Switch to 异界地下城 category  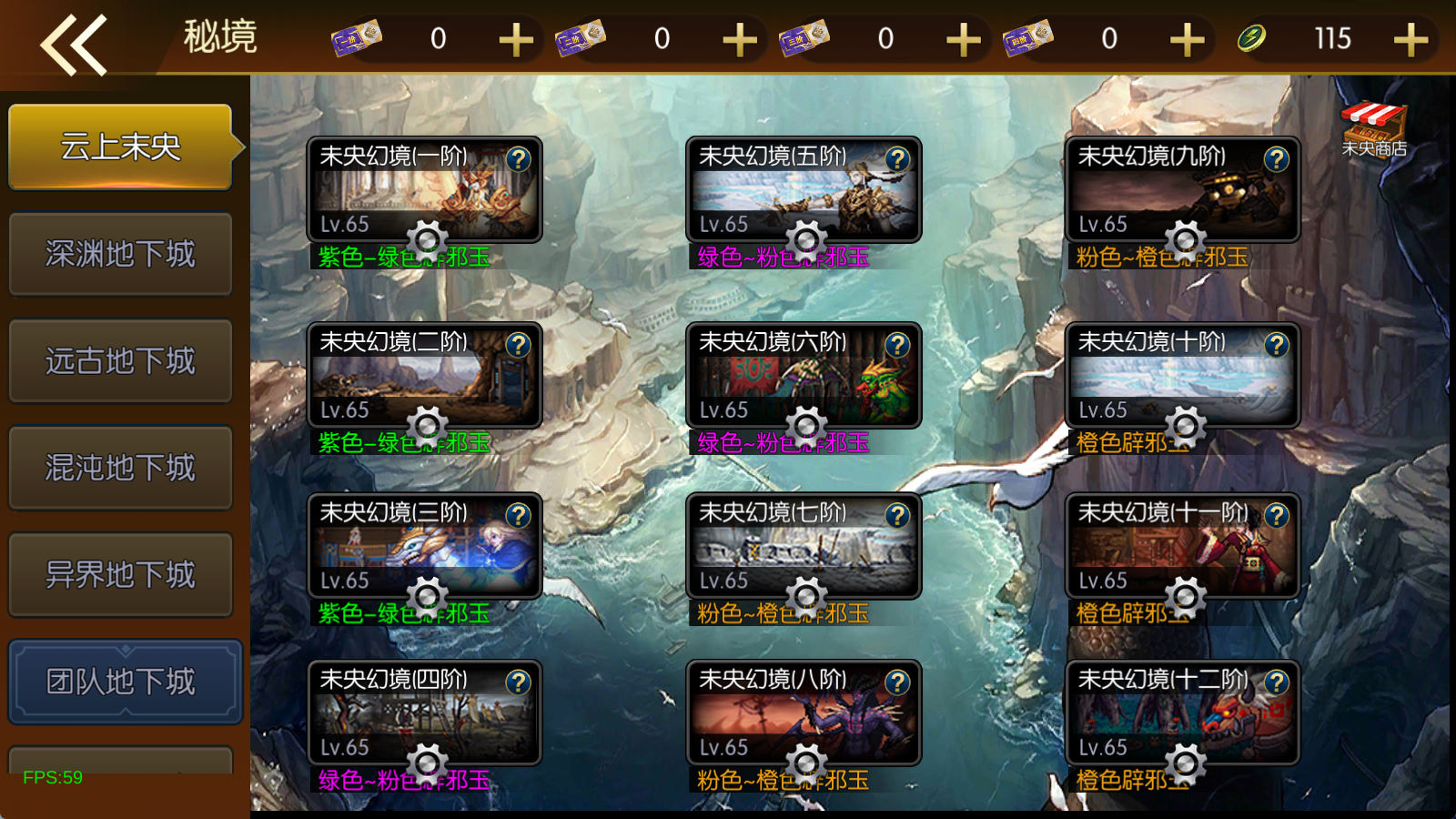(x=120, y=575)
